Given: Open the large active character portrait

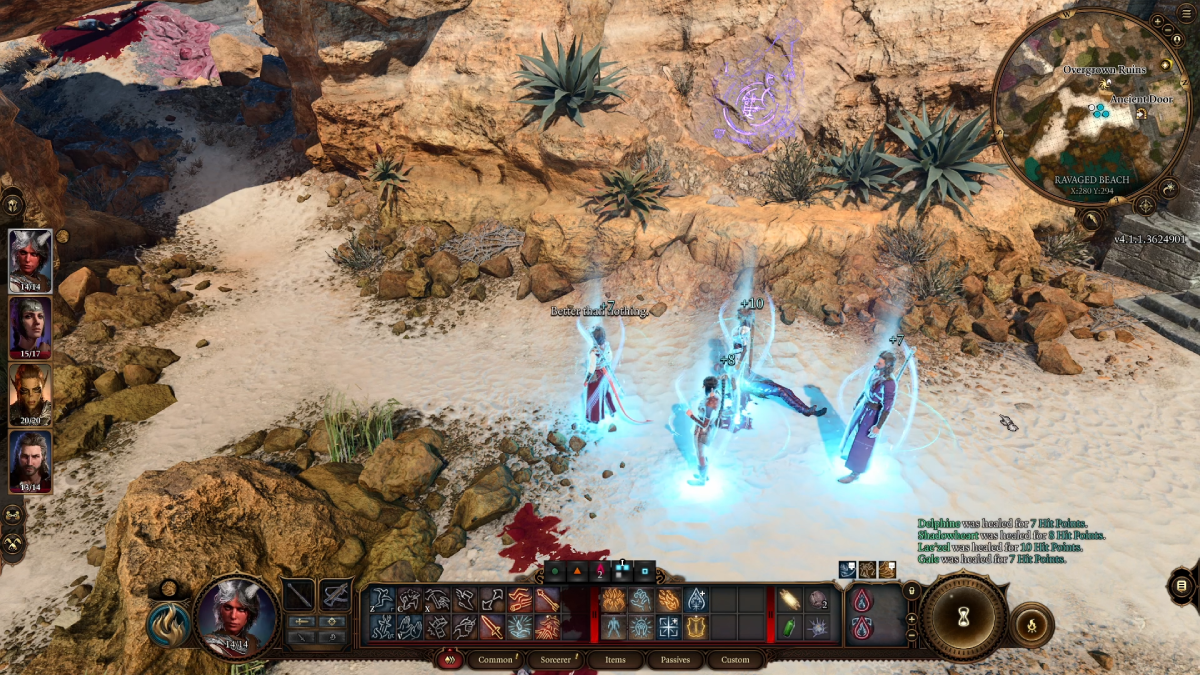Looking at the screenshot, I should click(x=237, y=616).
